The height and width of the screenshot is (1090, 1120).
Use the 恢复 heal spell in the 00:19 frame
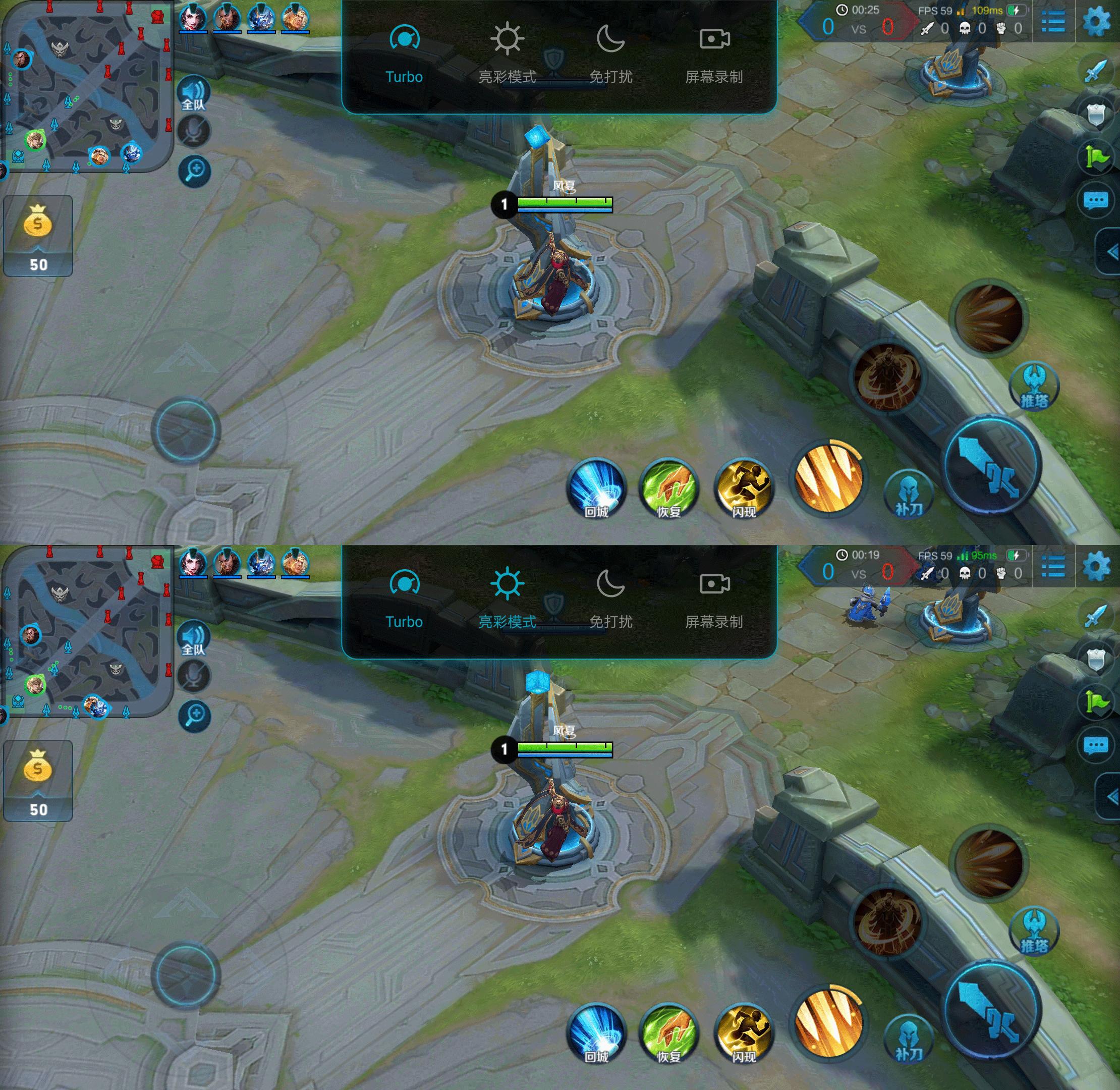pyautogui.click(x=668, y=1034)
